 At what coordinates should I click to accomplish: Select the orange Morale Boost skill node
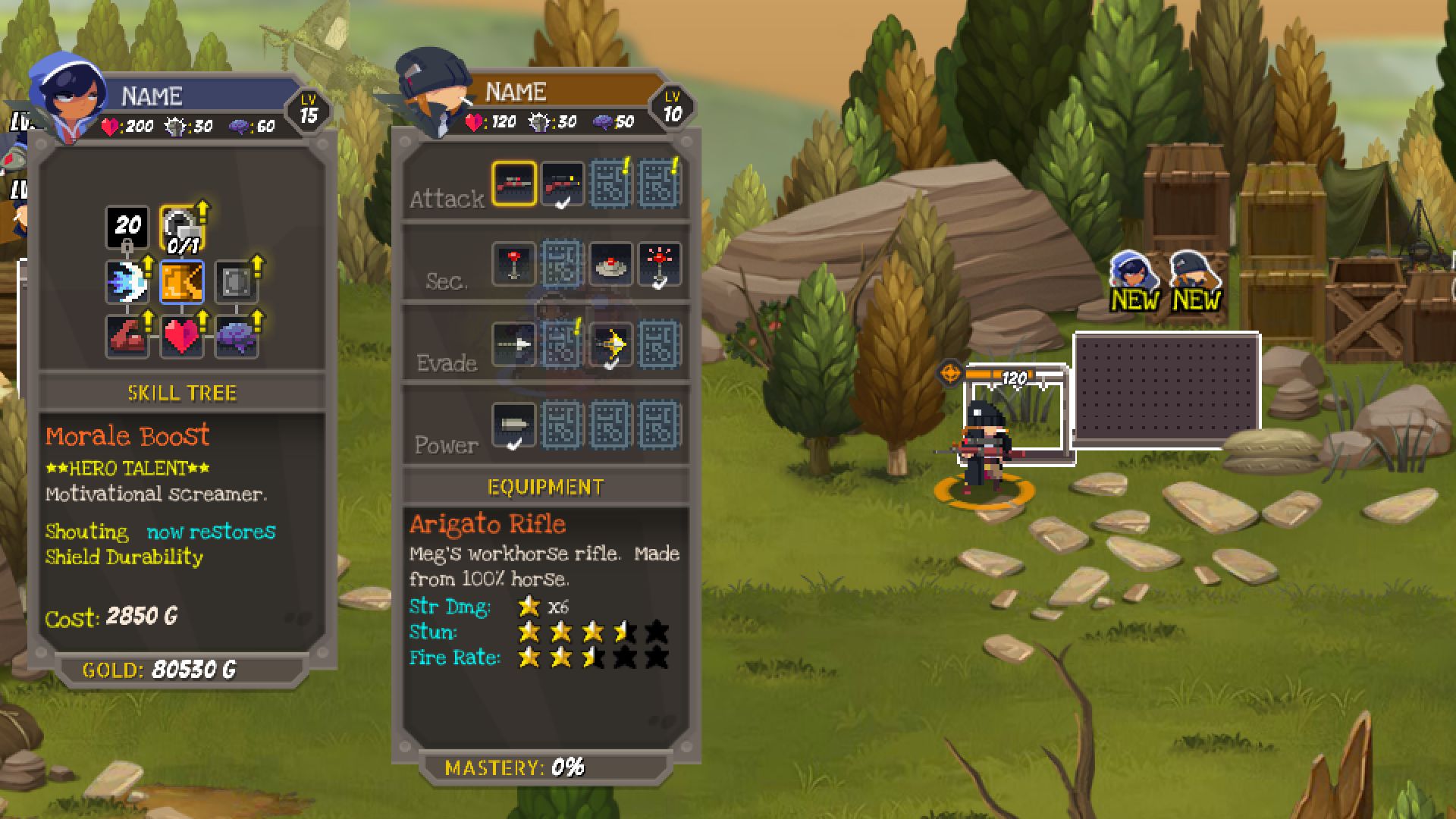[182, 282]
